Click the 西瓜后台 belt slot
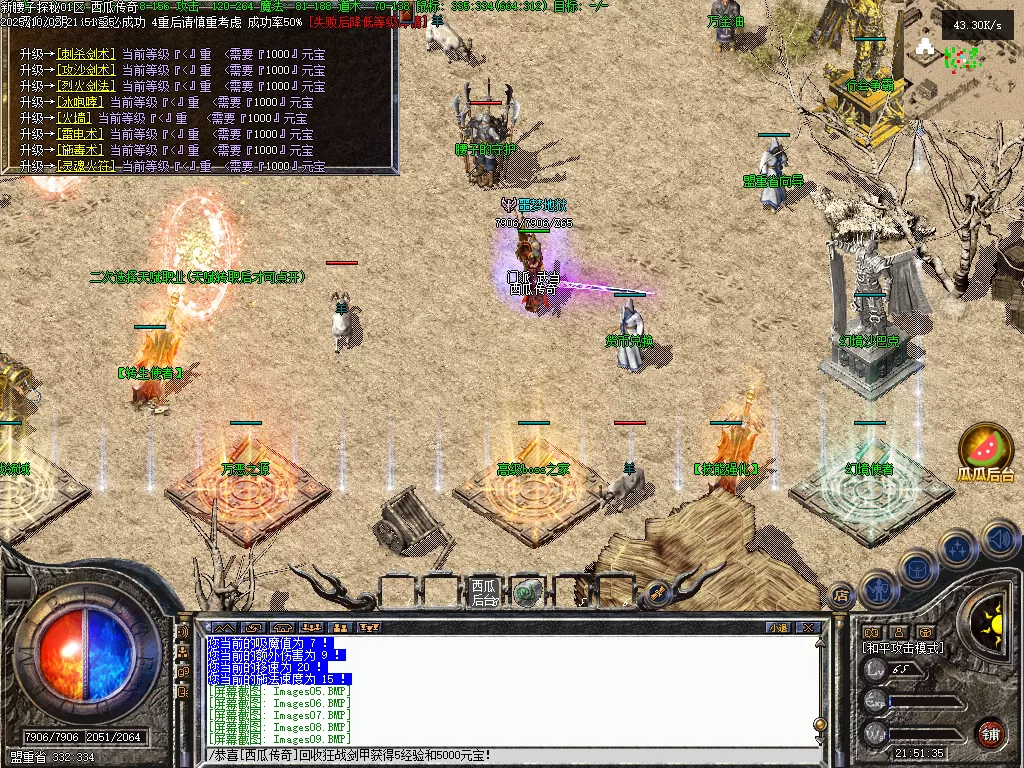The image size is (1024, 768). coord(484,592)
